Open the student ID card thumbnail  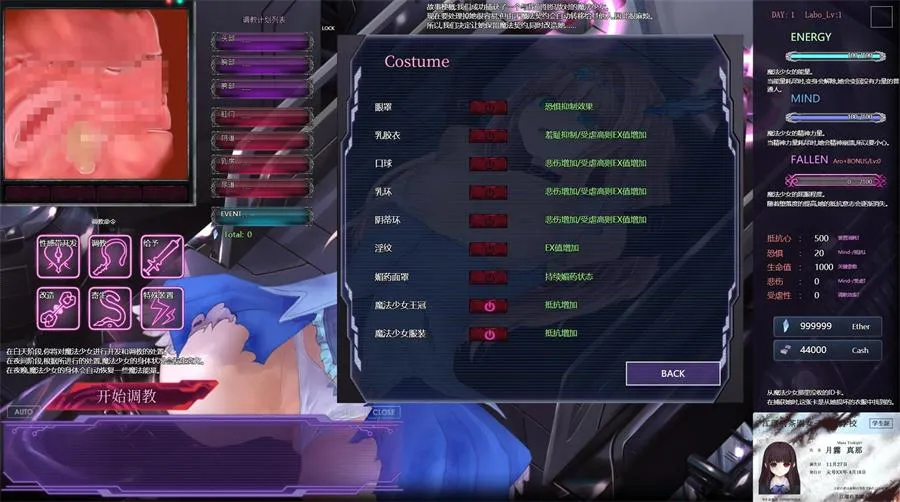click(825, 457)
